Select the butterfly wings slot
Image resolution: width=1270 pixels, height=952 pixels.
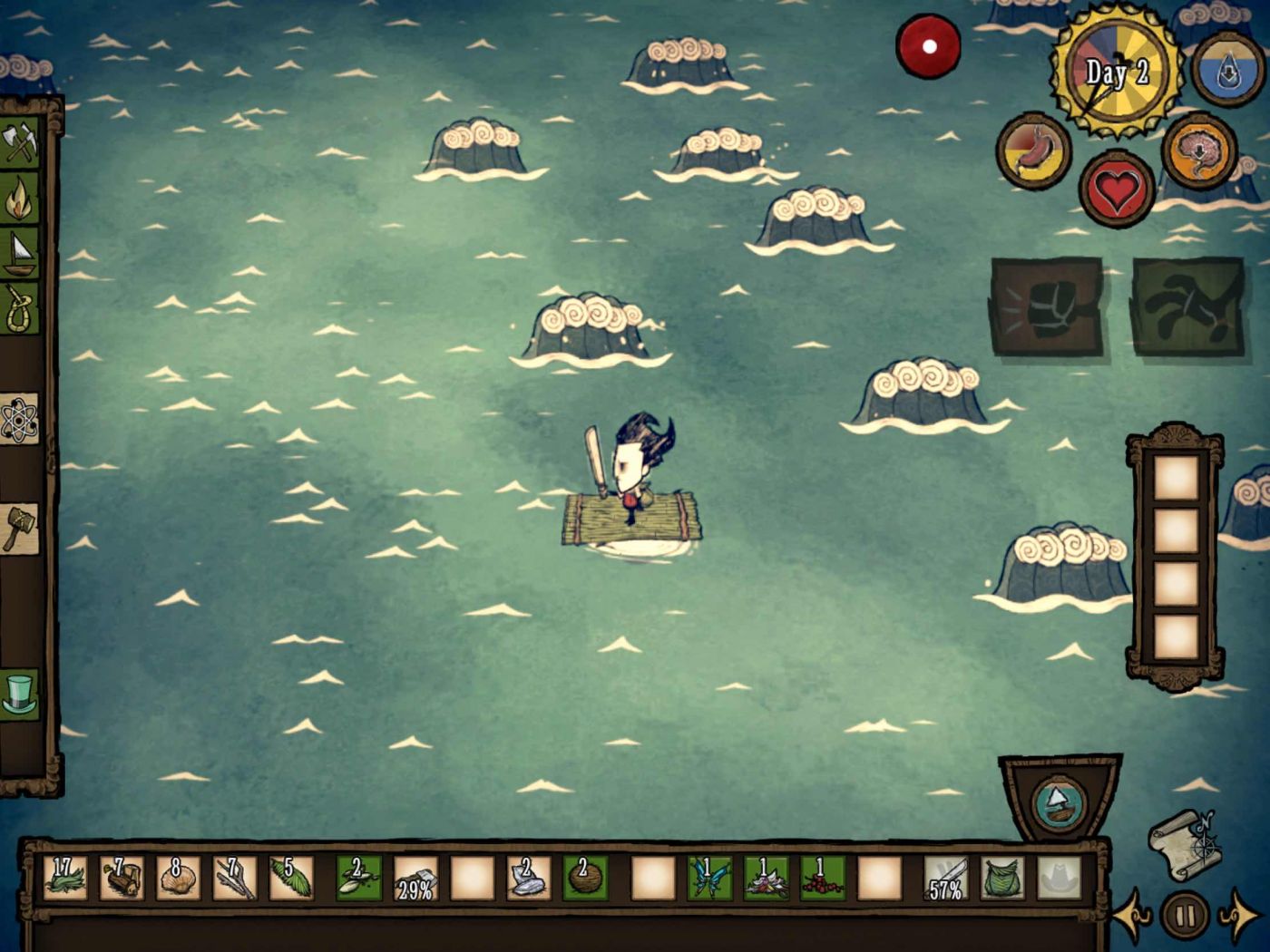pos(709,878)
